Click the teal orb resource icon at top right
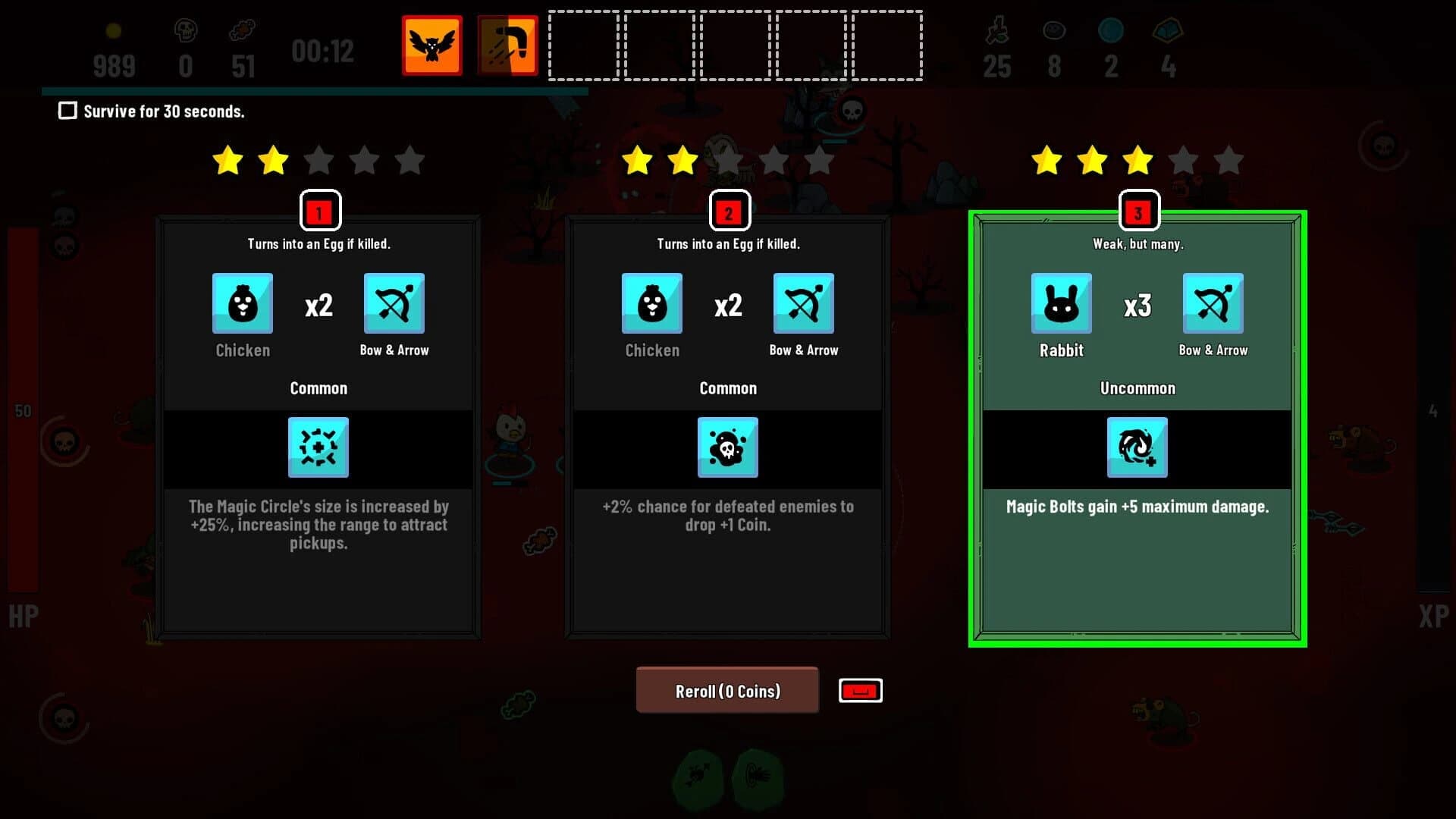The width and height of the screenshot is (1456, 819). click(1110, 30)
